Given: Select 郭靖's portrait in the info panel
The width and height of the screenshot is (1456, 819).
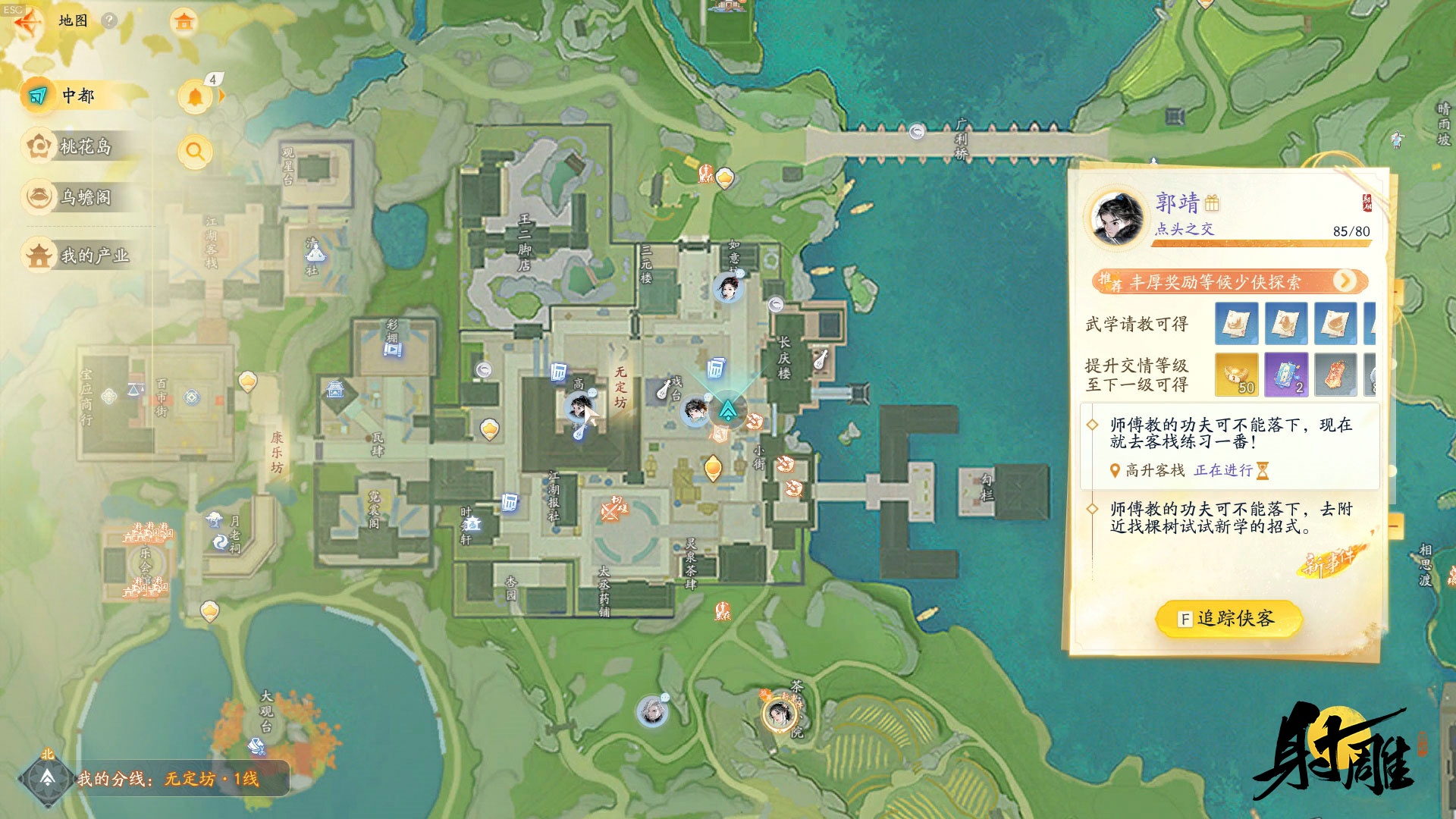Looking at the screenshot, I should [x=1117, y=218].
